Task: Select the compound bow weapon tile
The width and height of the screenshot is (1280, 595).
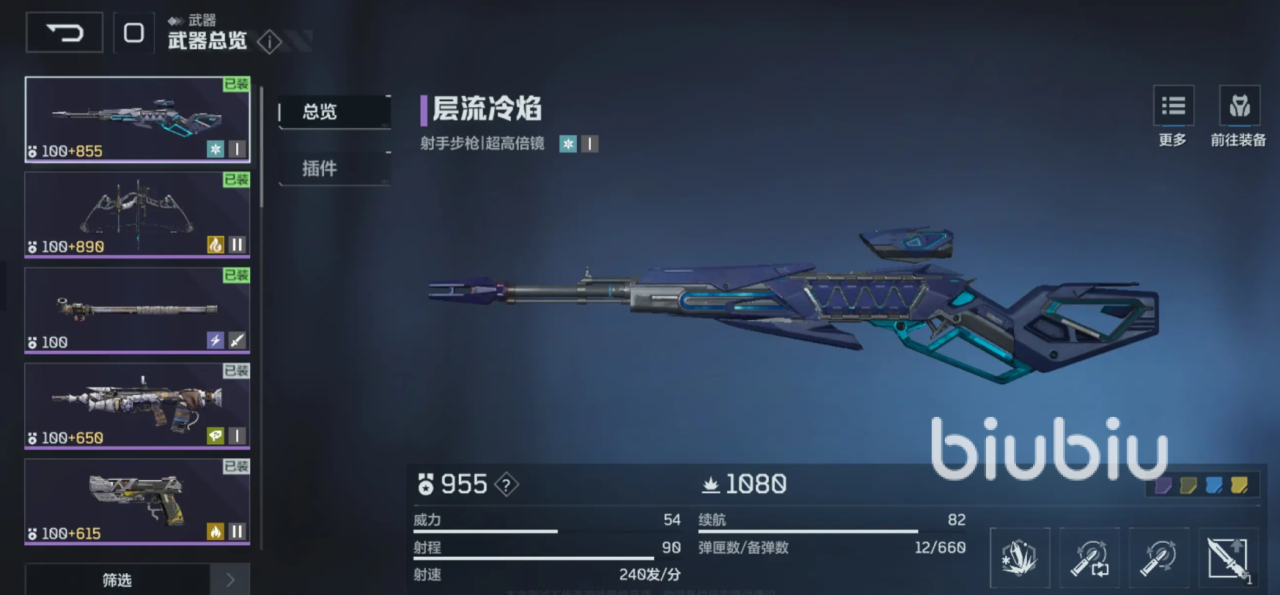Action: pos(137,215)
